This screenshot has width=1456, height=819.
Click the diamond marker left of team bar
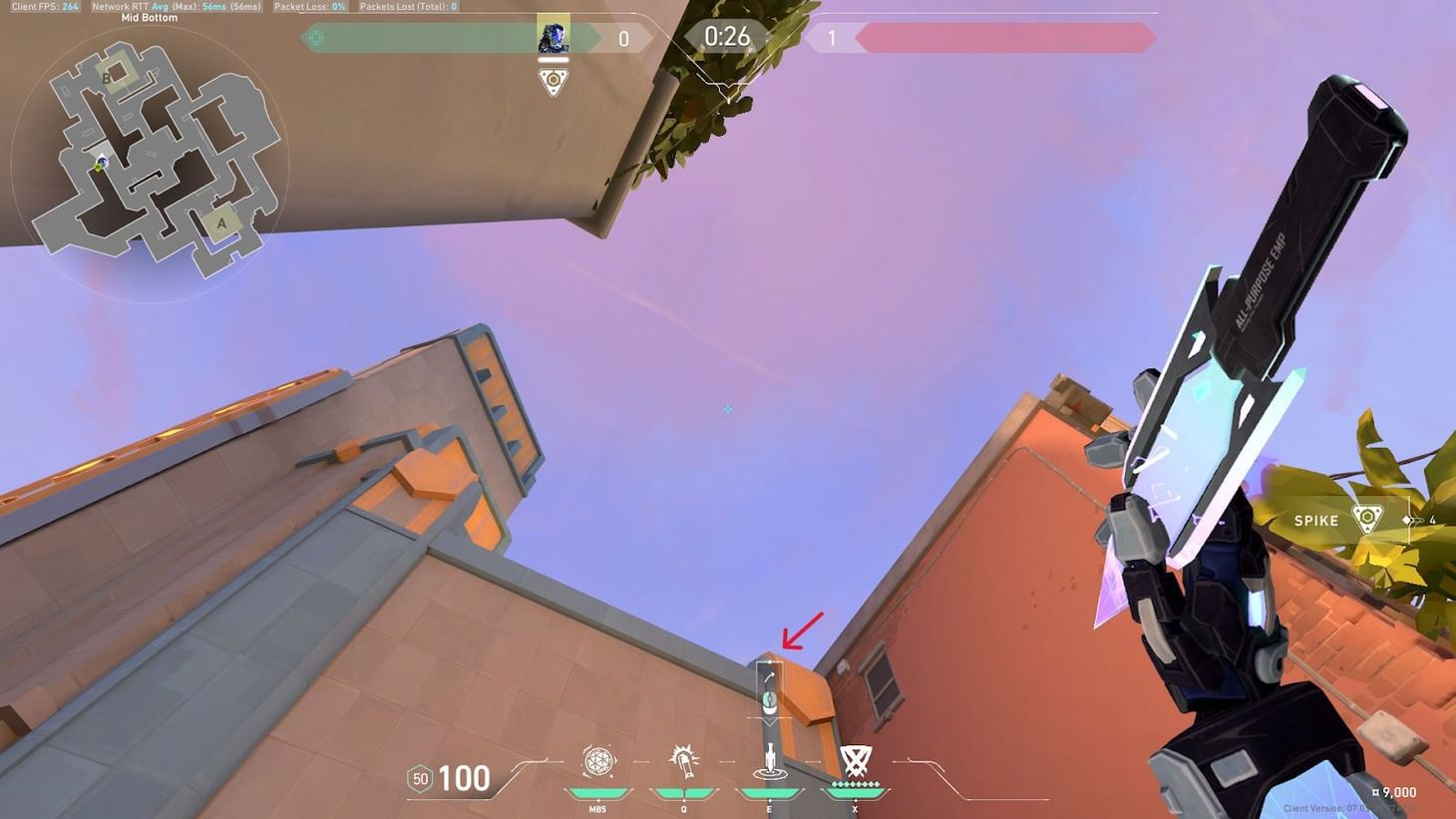tap(315, 37)
